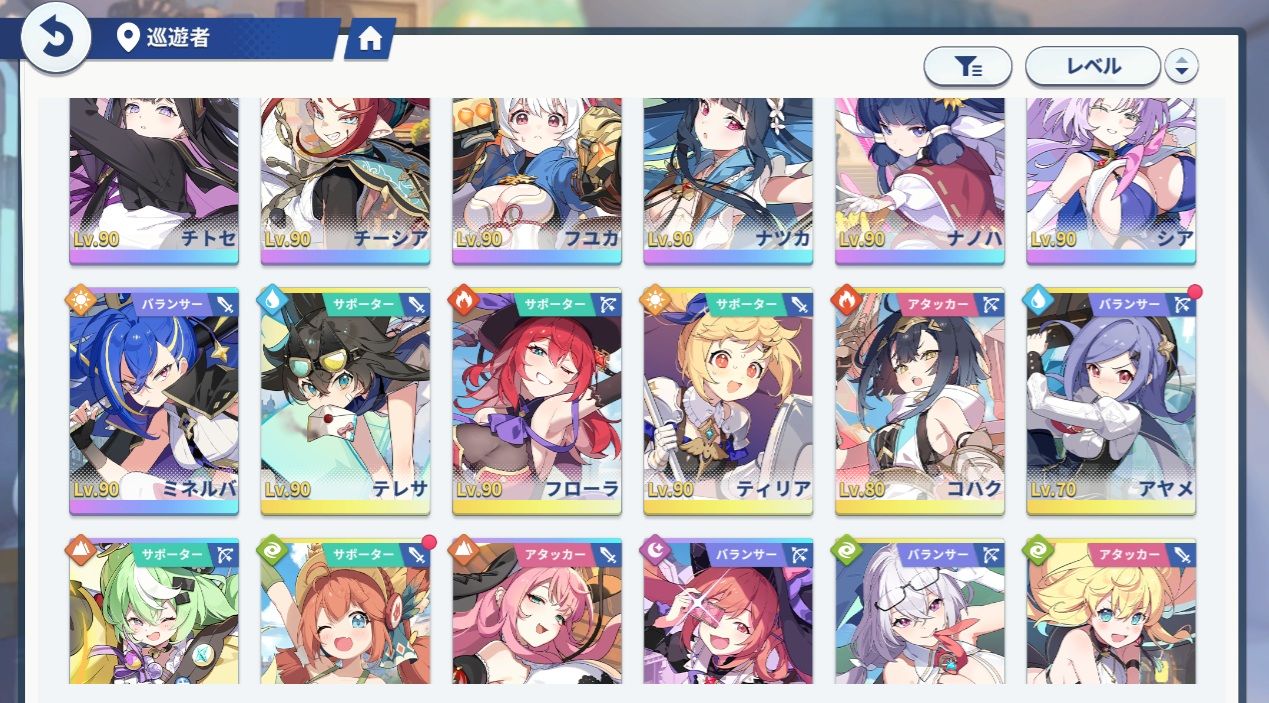Select the silver-haired balancer with glasses
The image size is (1269, 703).
[x=920, y=615]
